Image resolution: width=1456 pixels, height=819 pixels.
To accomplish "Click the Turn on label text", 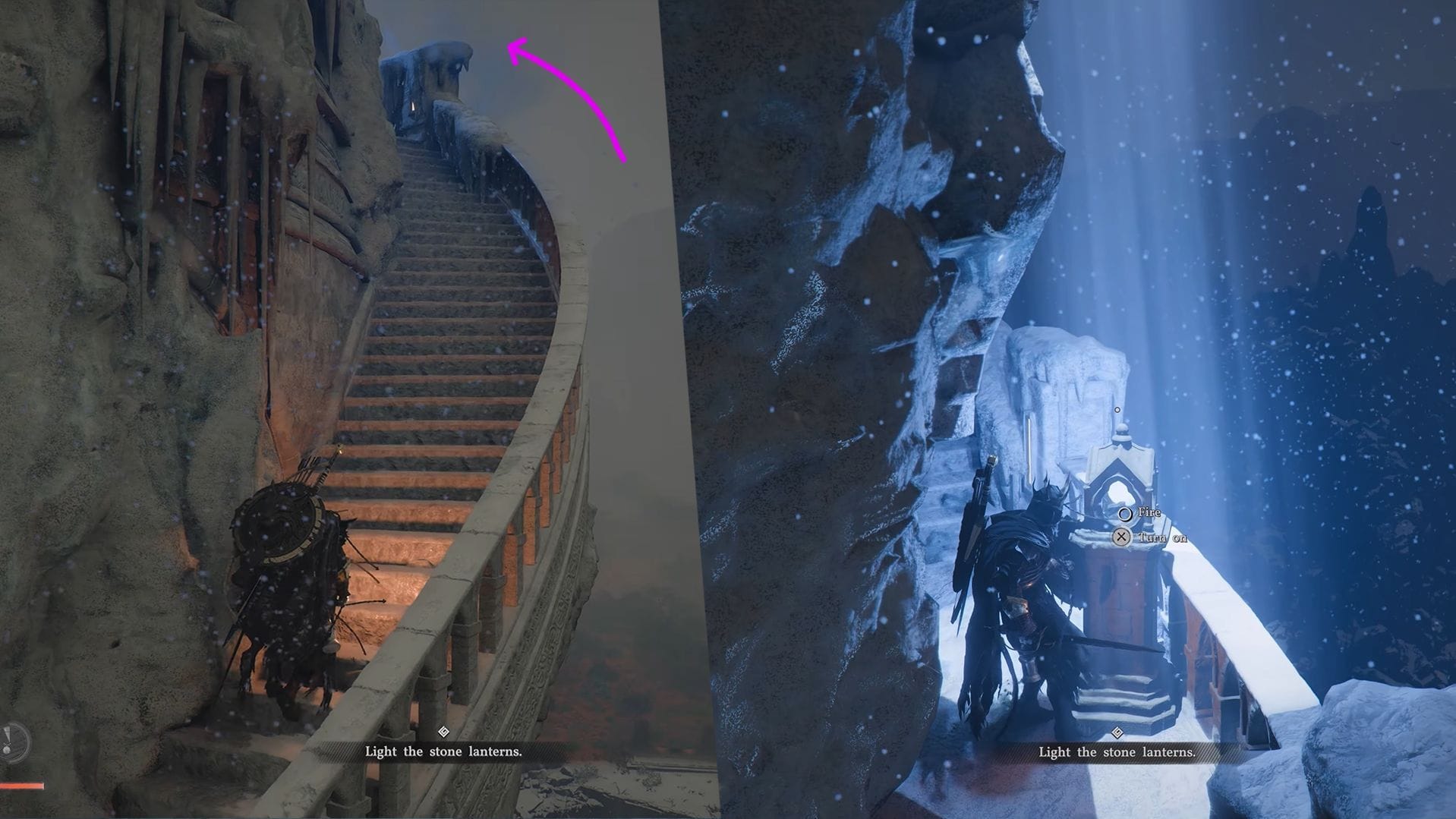I will tap(1164, 537).
